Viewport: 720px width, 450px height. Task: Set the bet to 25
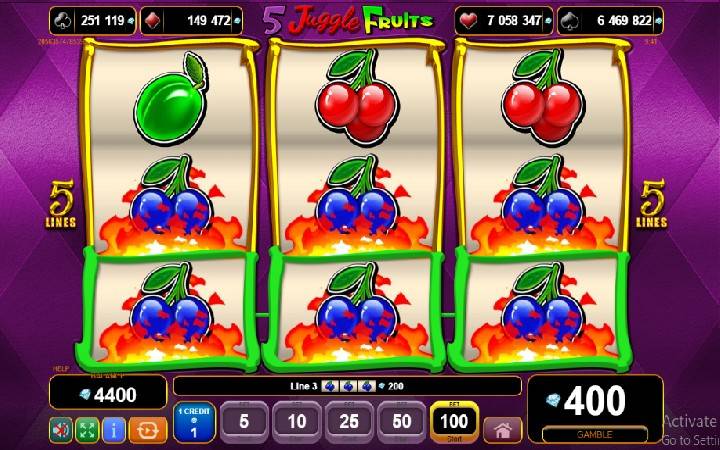pos(349,422)
